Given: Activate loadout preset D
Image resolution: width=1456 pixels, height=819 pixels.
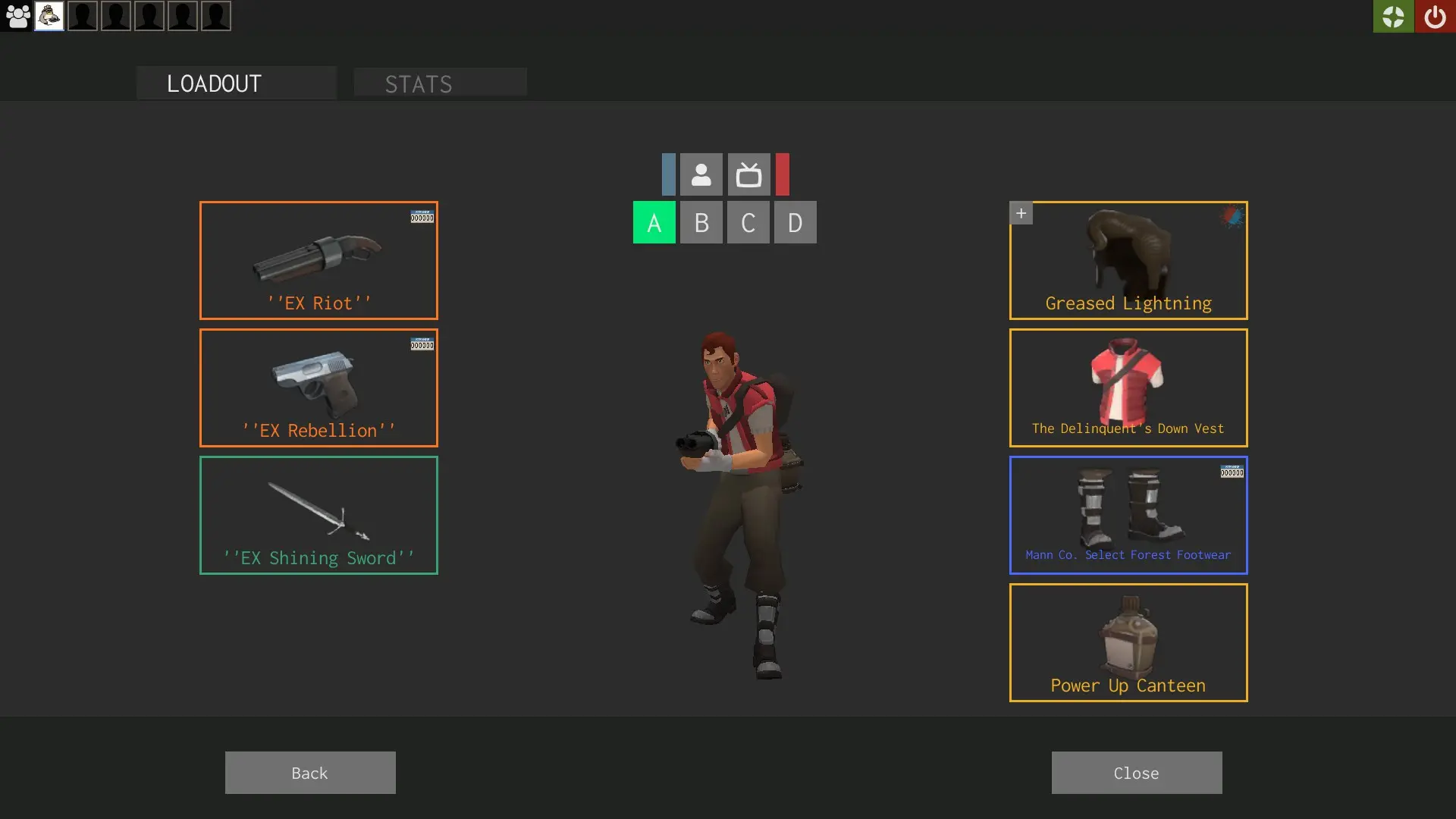Looking at the screenshot, I should 795,222.
